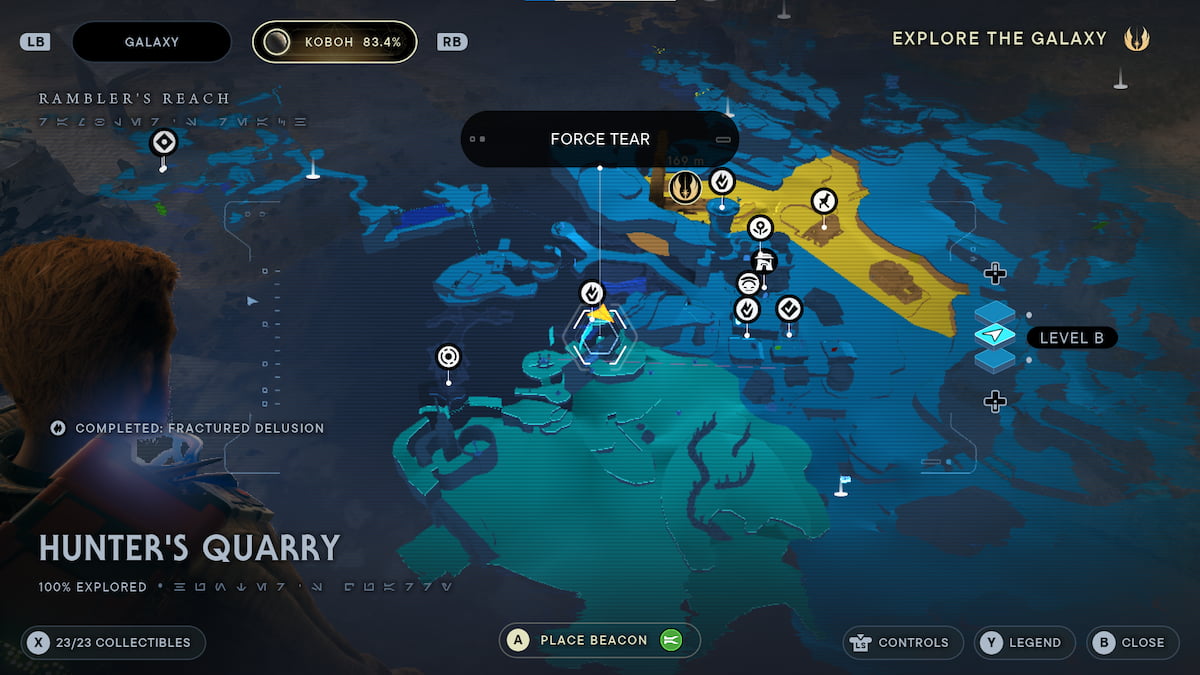Select the seed plant garden marker
1200x675 pixels.
(x=760, y=227)
